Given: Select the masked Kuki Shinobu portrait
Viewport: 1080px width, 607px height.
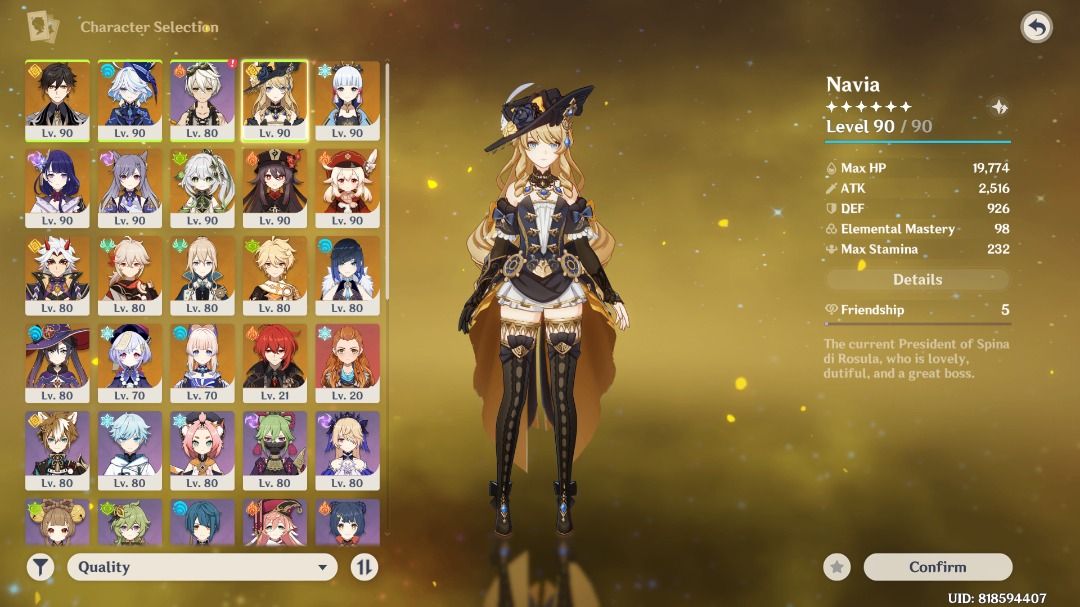Looking at the screenshot, I should click(275, 450).
